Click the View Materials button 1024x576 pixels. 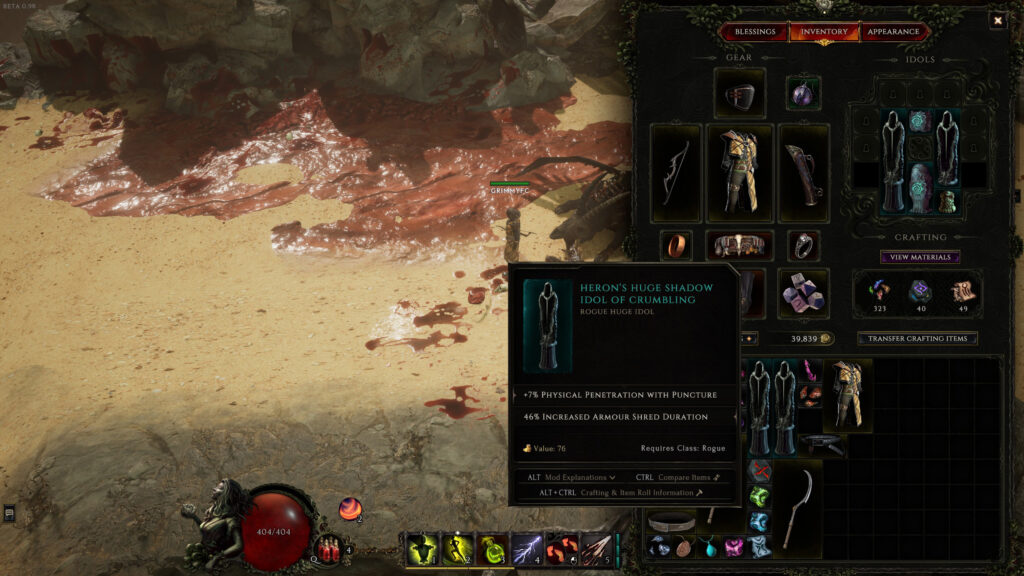(x=920, y=257)
